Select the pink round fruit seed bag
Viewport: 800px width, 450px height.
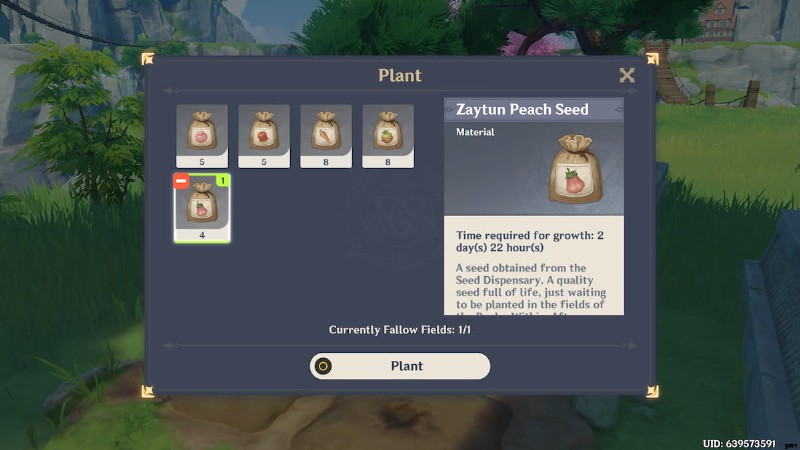tap(202, 135)
